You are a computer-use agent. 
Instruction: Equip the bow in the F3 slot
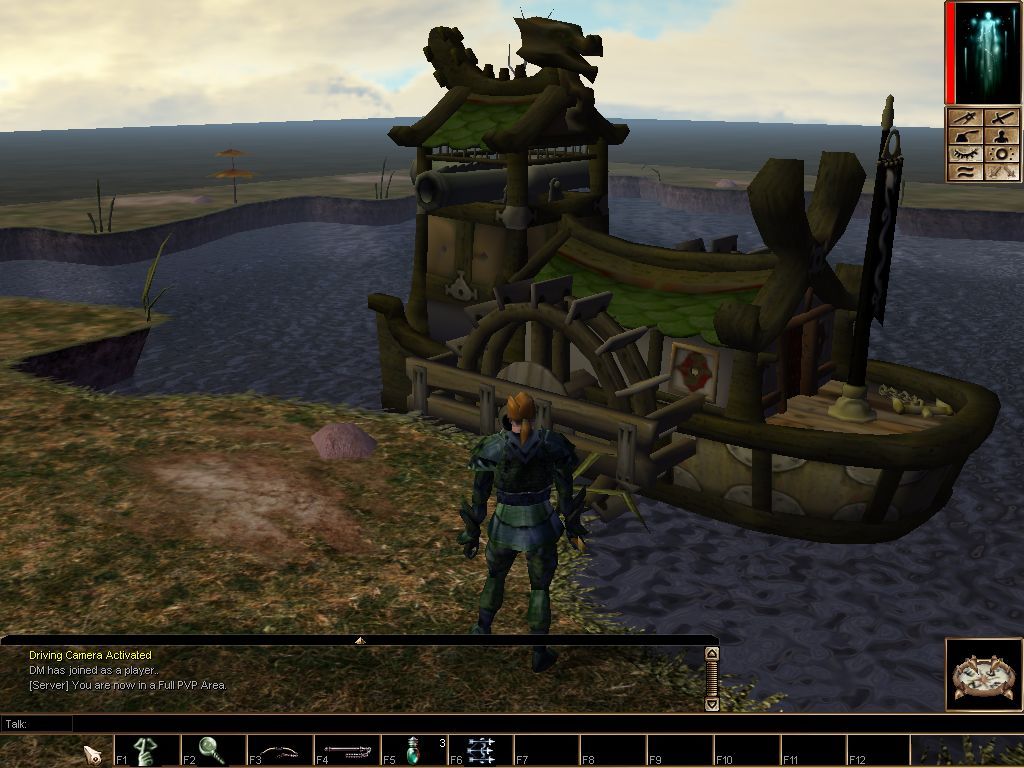click(280, 750)
